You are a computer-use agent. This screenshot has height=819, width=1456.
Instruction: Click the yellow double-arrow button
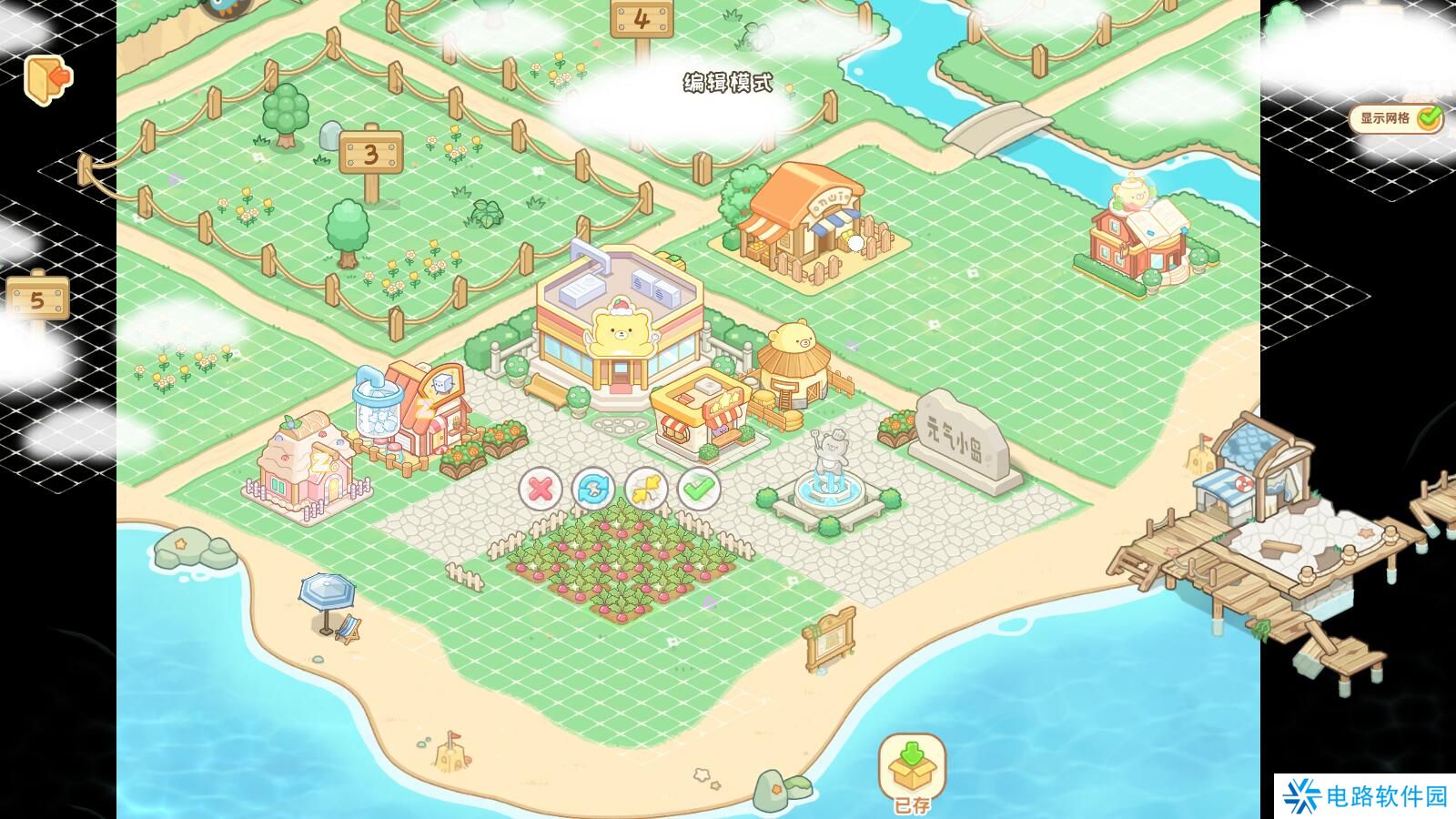(646, 490)
